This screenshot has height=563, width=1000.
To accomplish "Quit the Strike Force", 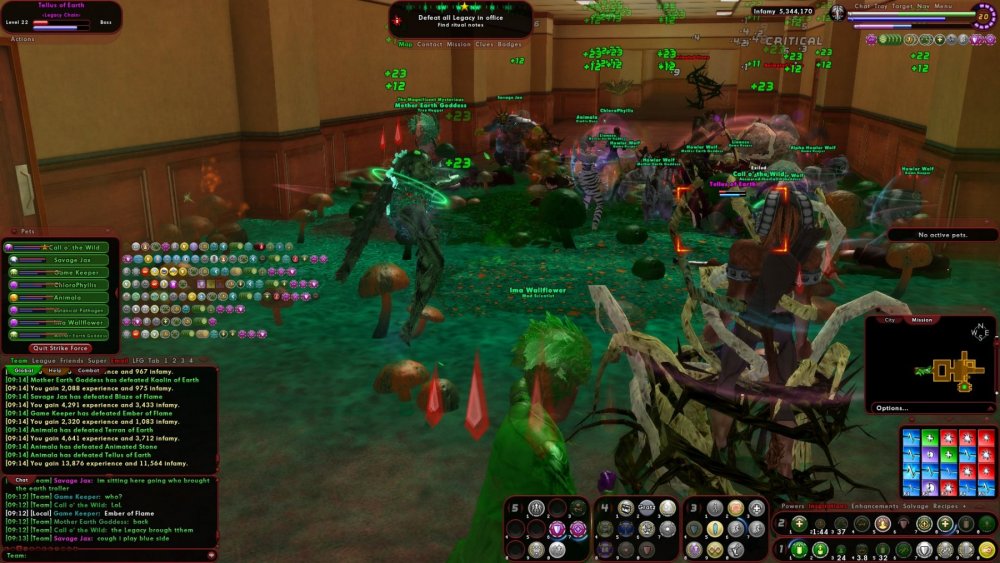I will [61, 348].
